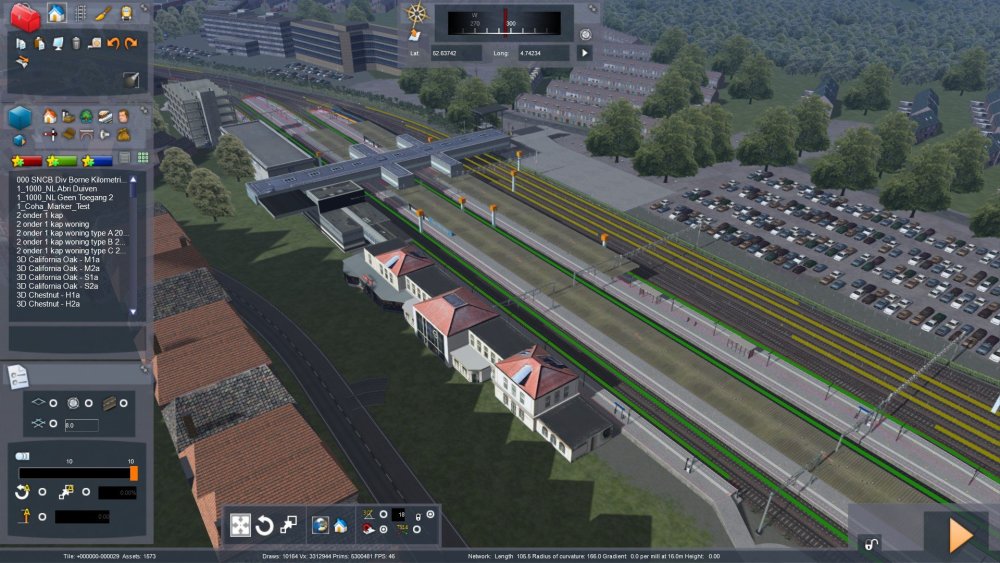Select the rotate object tool in bottom toolbar
1000x563 pixels.
point(265,525)
